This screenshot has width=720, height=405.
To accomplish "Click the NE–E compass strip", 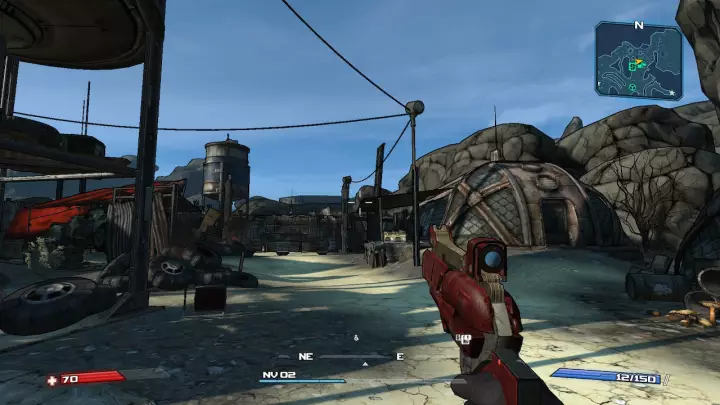I will [x=349, y=356].
